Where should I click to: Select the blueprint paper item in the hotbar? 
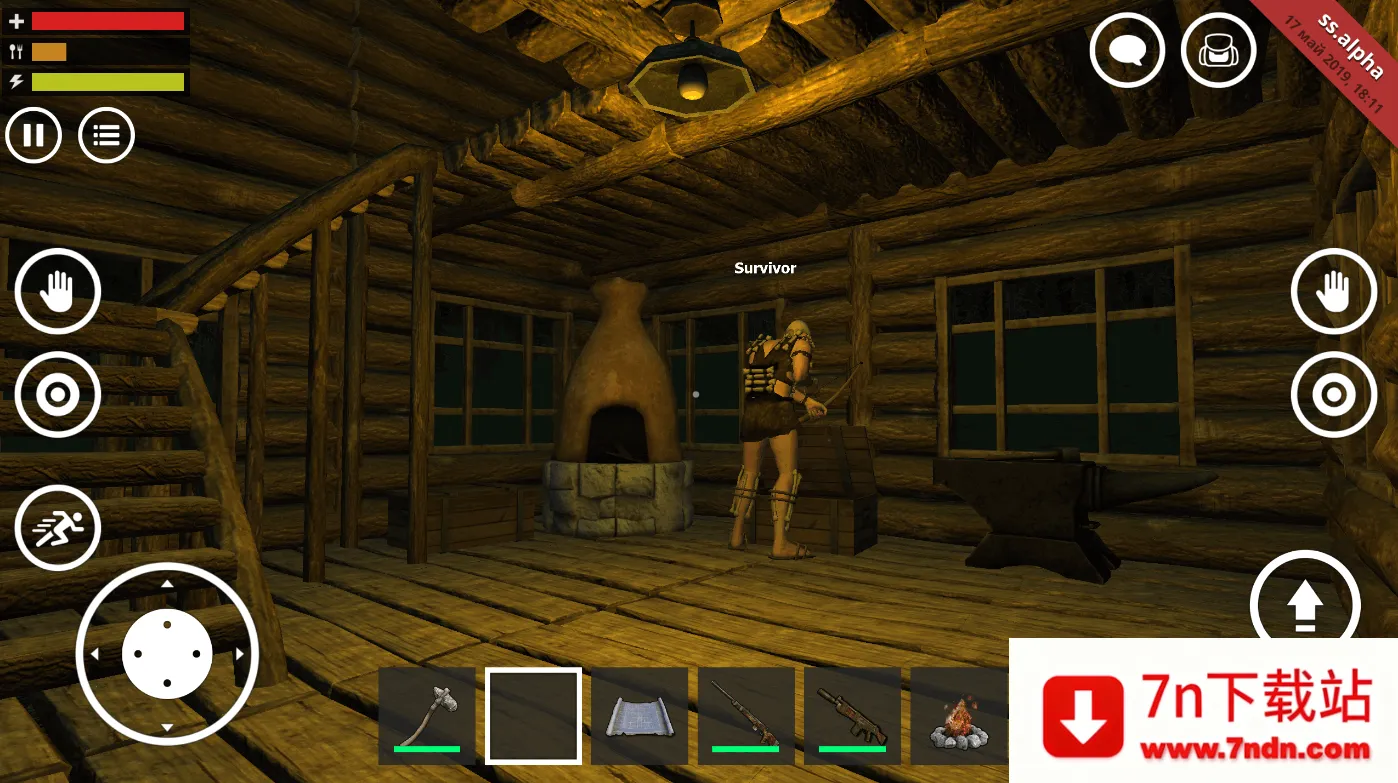point(640,715)
